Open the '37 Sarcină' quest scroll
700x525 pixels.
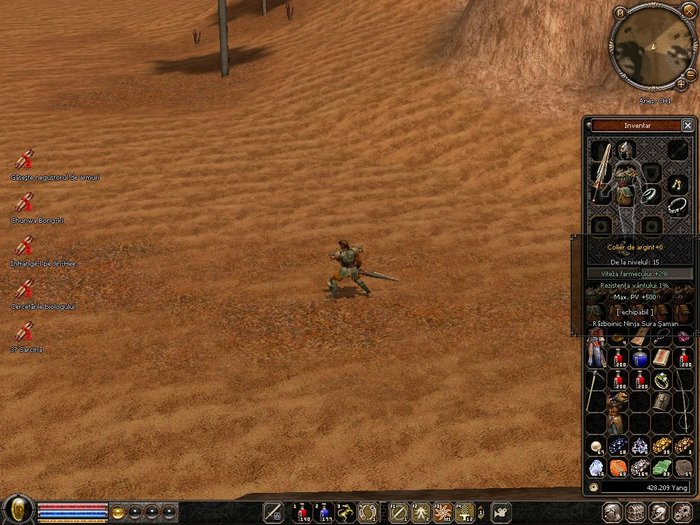pyautogui.click(x=25, y=331)
